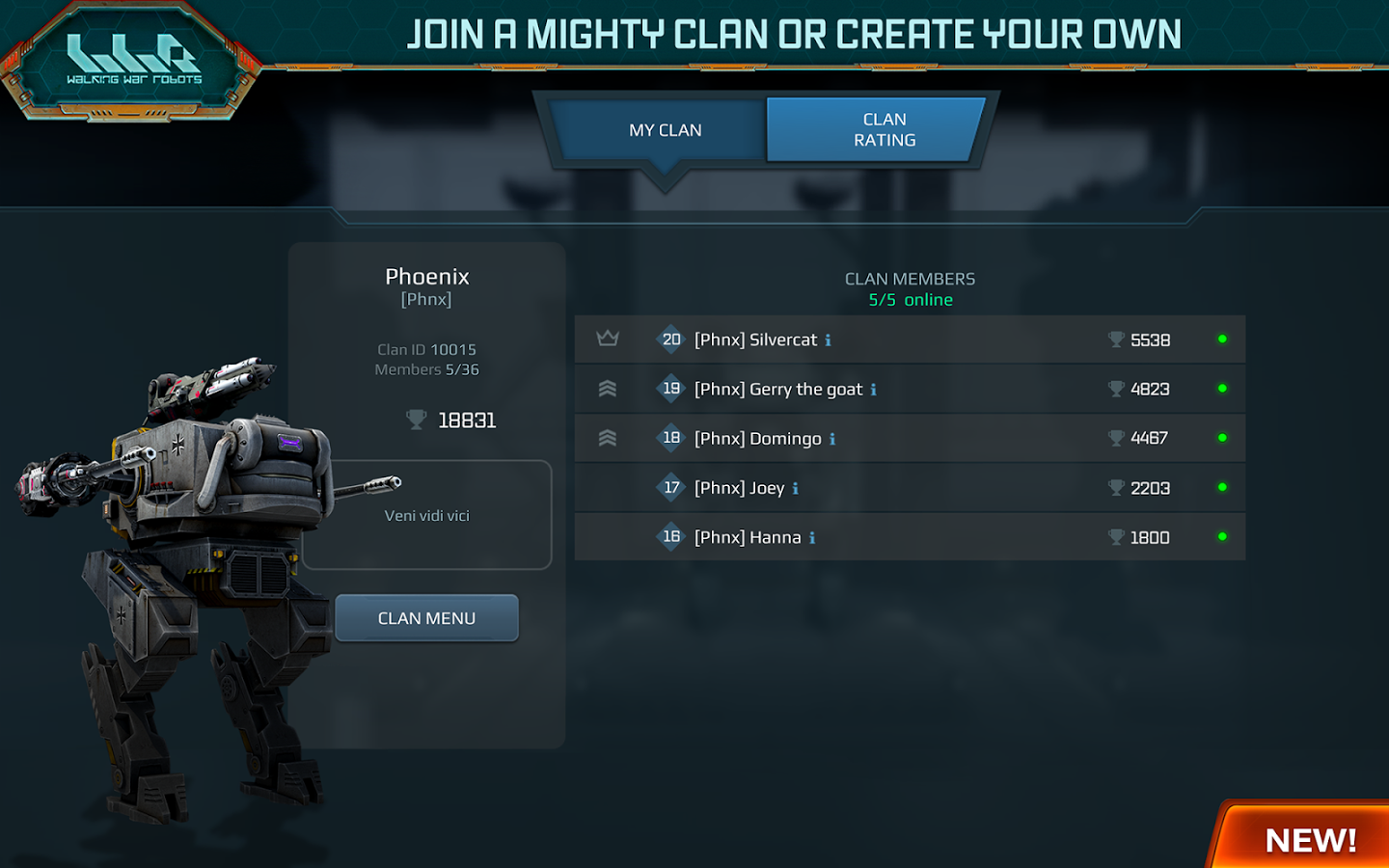Click the info icon beside Joey
Screen dimensions: 1389x868
pyautogui.click(x=795, y=489)
